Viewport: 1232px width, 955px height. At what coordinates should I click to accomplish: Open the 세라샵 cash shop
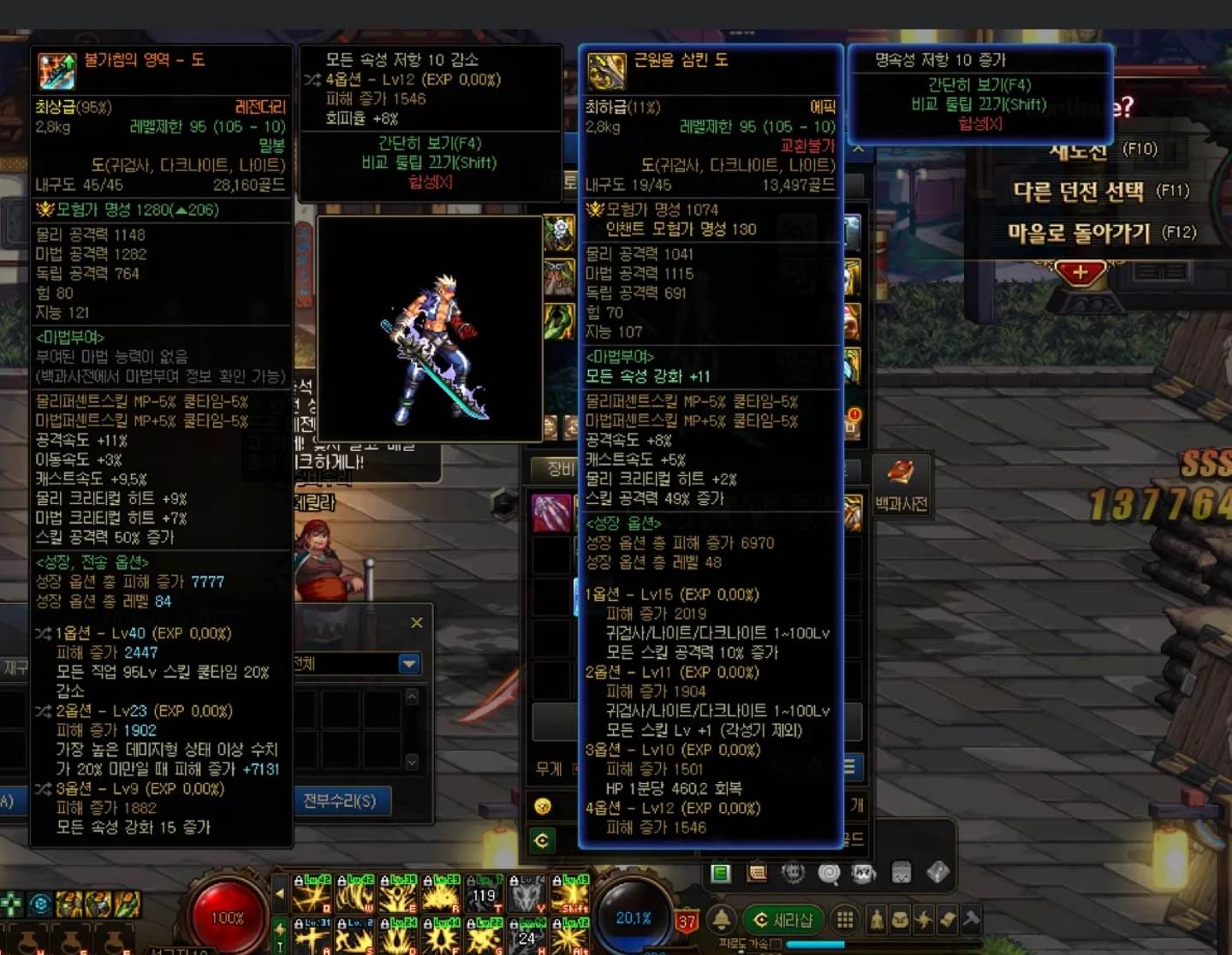pyautogui.click(x=783, y=920)
